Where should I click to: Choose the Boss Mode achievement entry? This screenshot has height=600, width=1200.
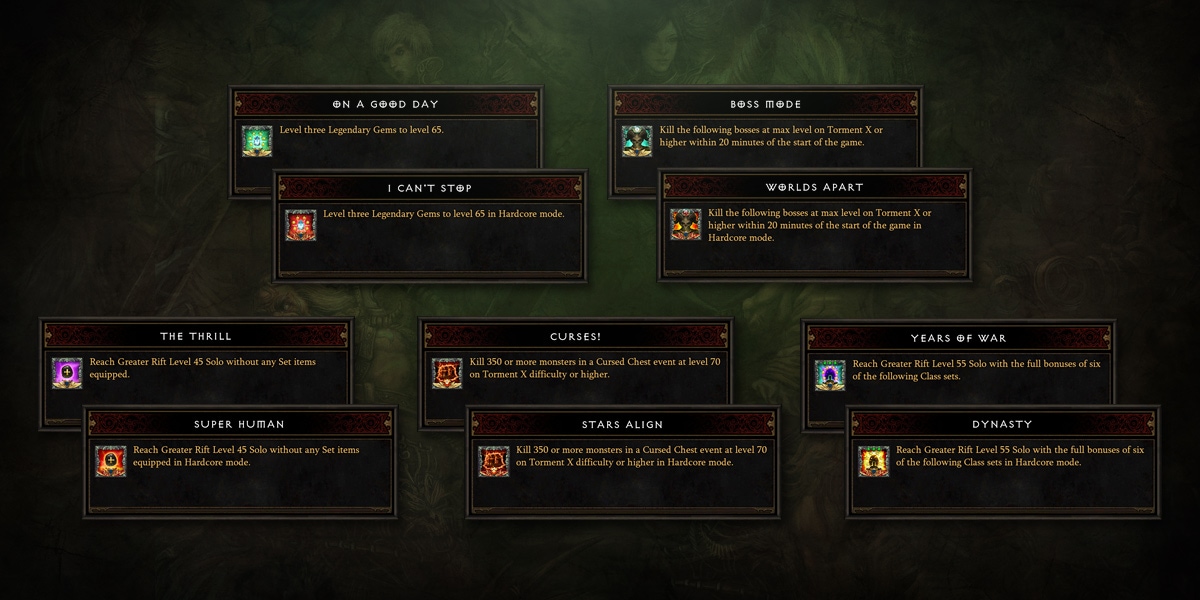click(765, 104)
